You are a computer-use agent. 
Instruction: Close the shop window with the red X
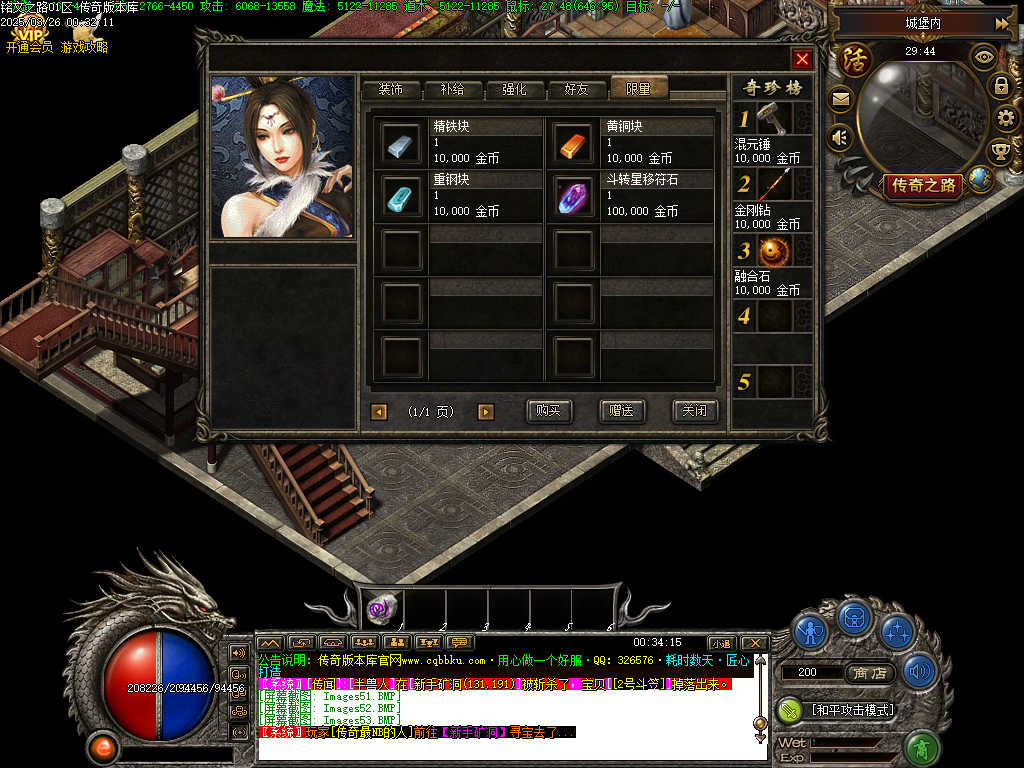(x=801, y=59)
